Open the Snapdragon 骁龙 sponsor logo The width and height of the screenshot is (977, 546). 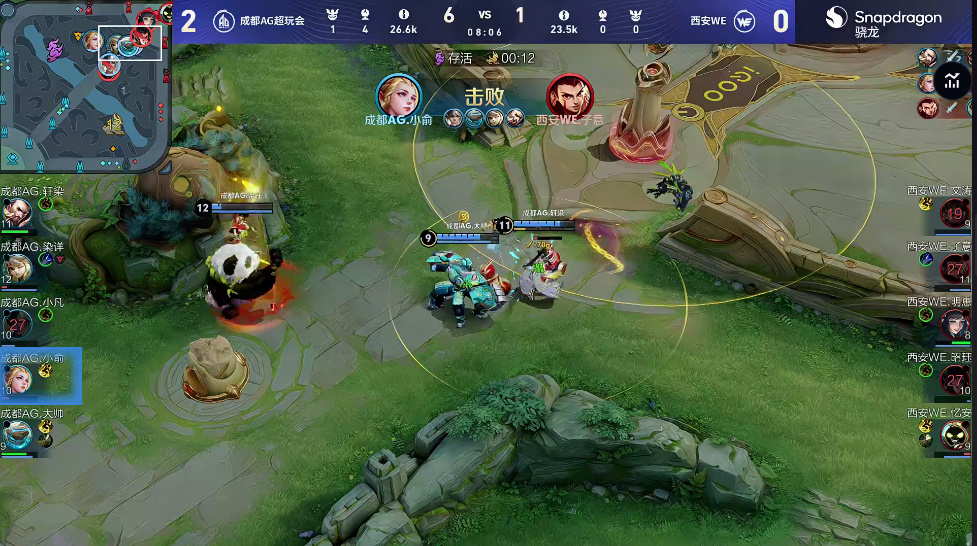(883, 21)
